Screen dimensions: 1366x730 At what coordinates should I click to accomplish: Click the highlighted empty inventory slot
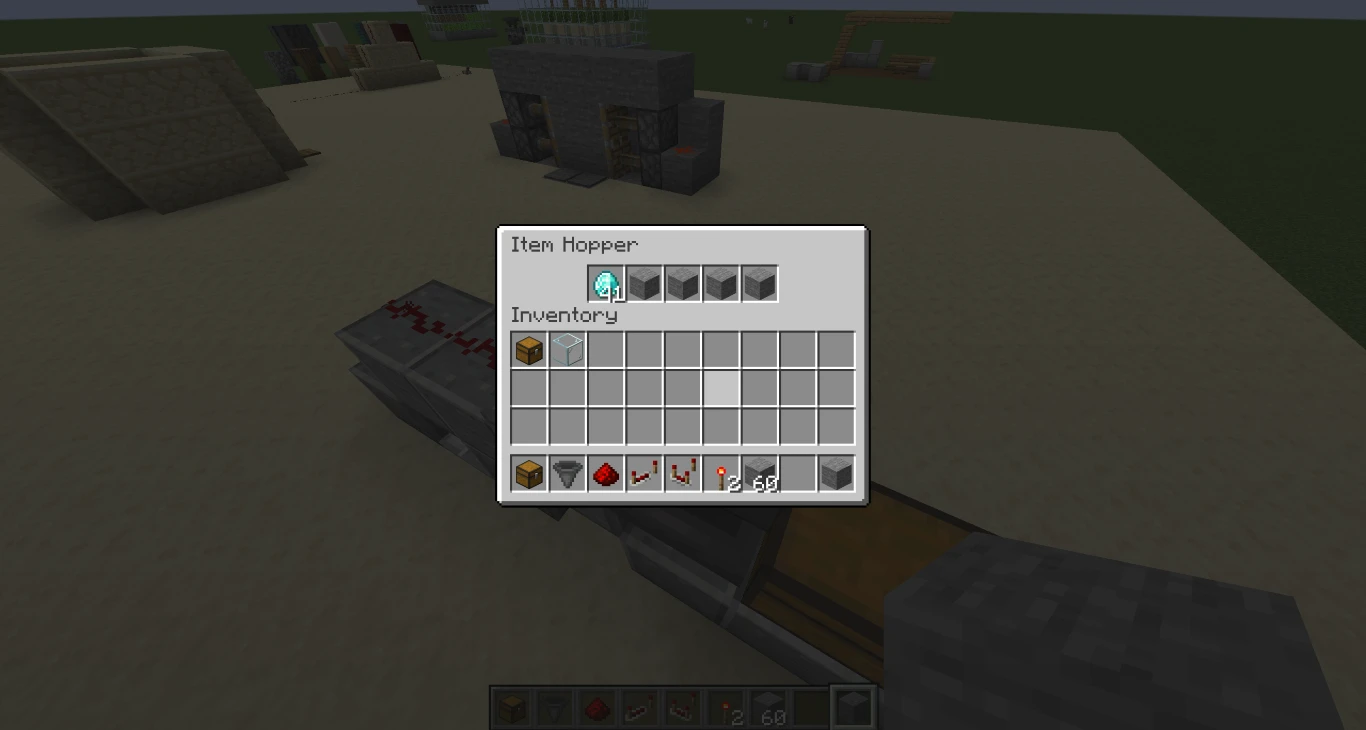(721, 388)
